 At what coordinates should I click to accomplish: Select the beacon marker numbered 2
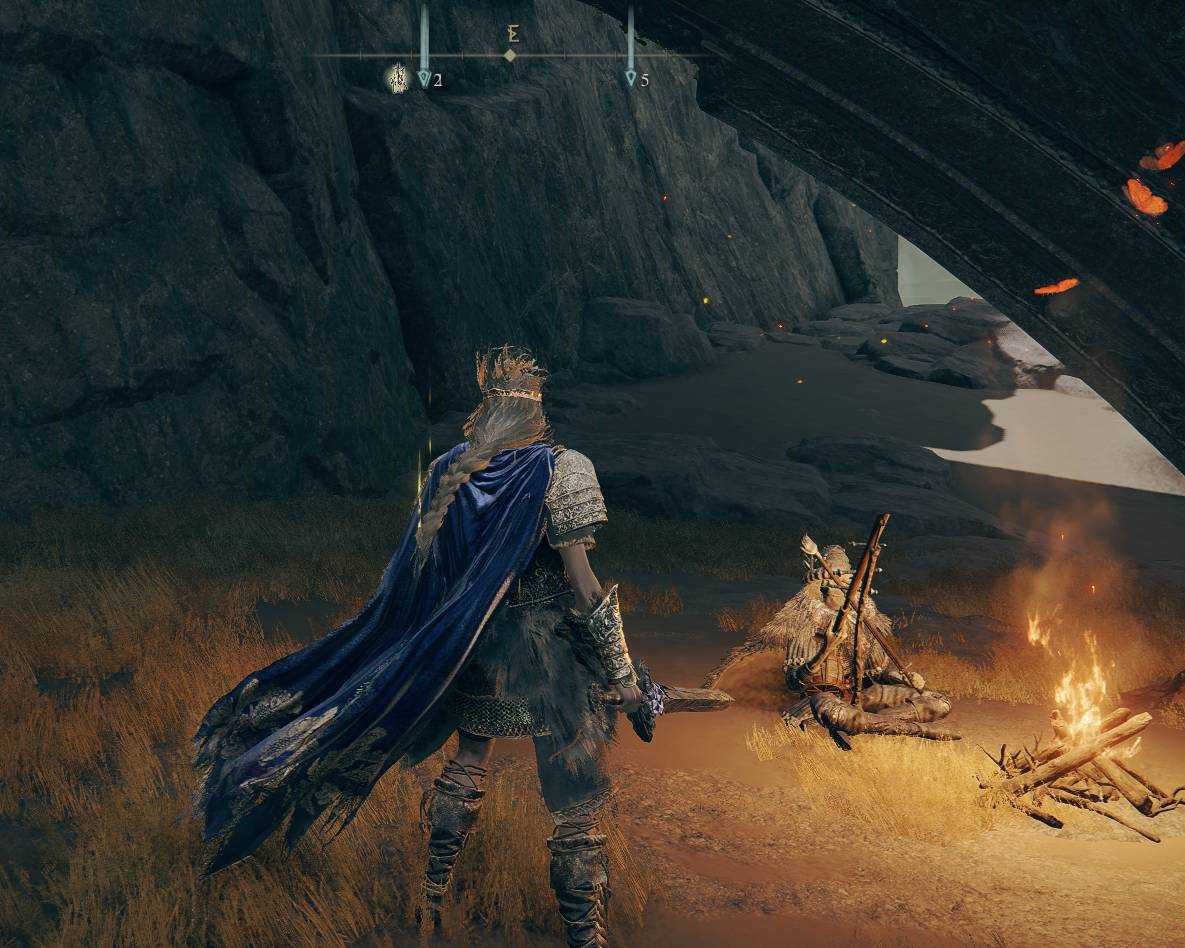click(x=424, y=77)
